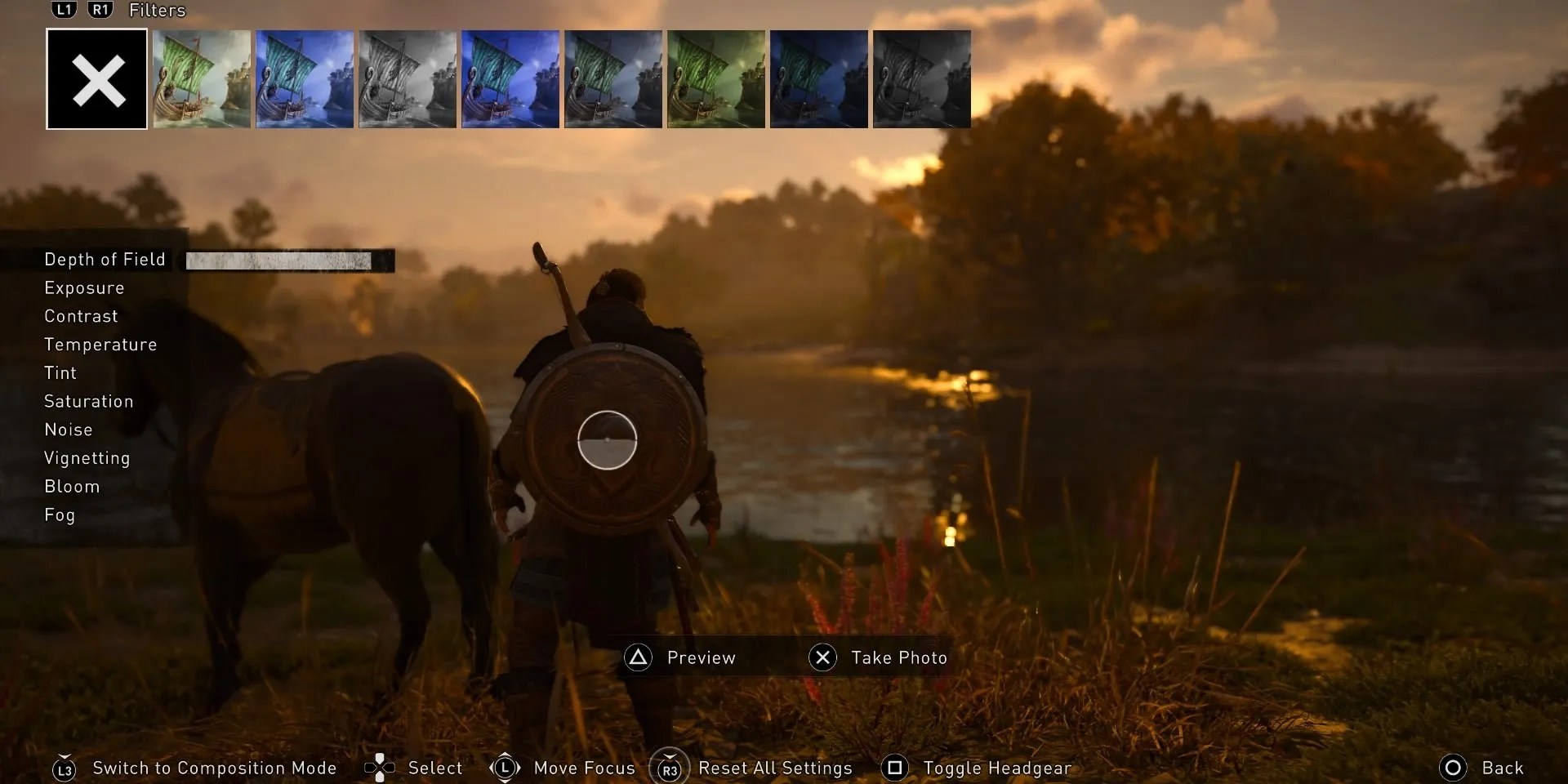This screenshot has height=784, width=1568.
Task: Click the Back label
Action: coord(1503,768)
